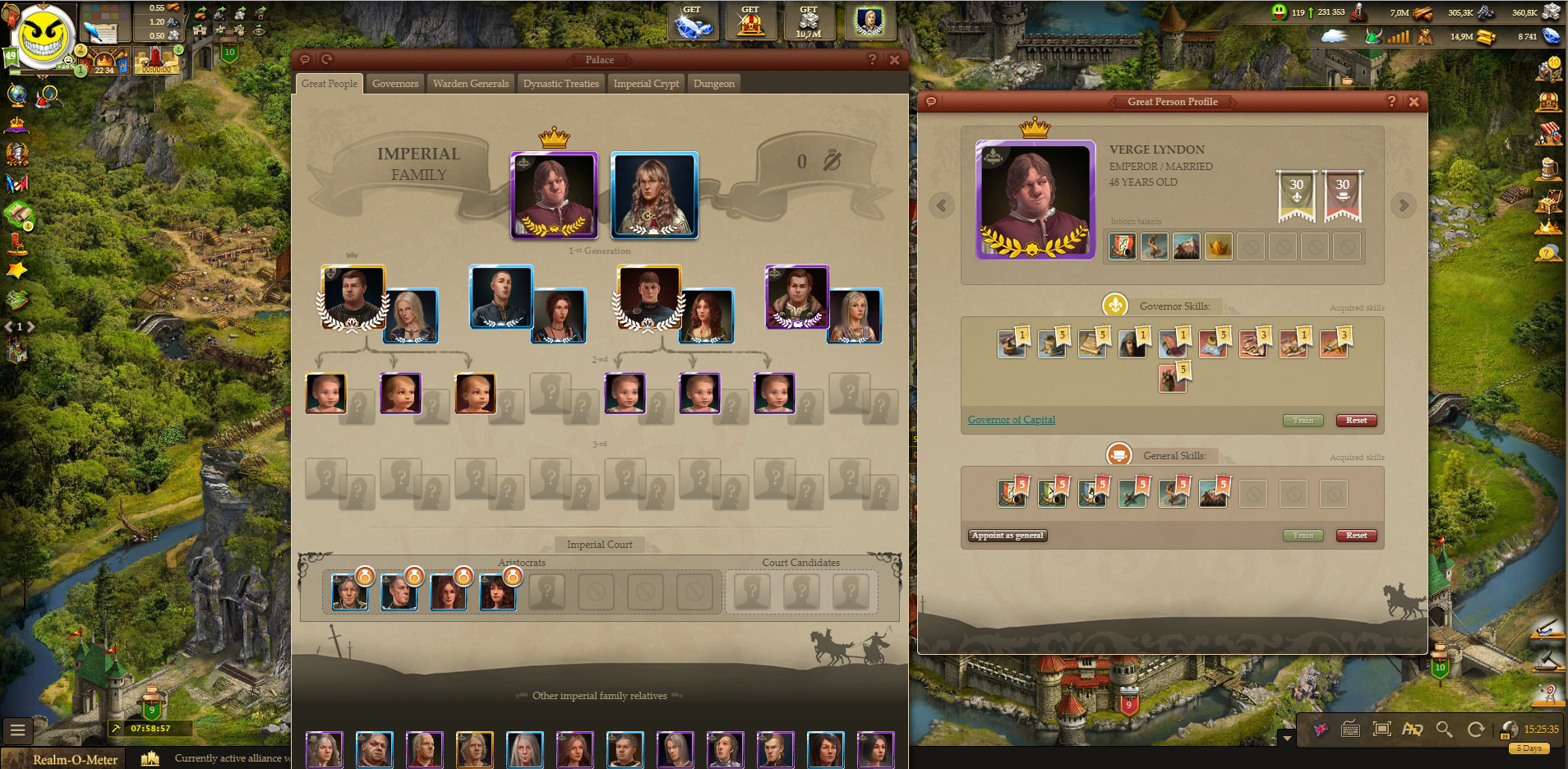Click the market stall icon on right sidebar
Screen dimensions: 1568x769
1548,135
